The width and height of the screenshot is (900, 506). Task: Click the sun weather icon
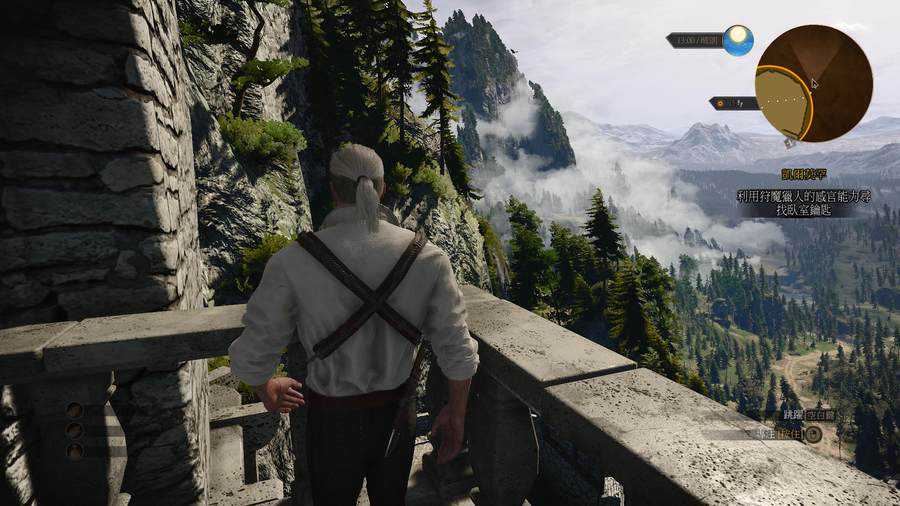click(738, 40)
